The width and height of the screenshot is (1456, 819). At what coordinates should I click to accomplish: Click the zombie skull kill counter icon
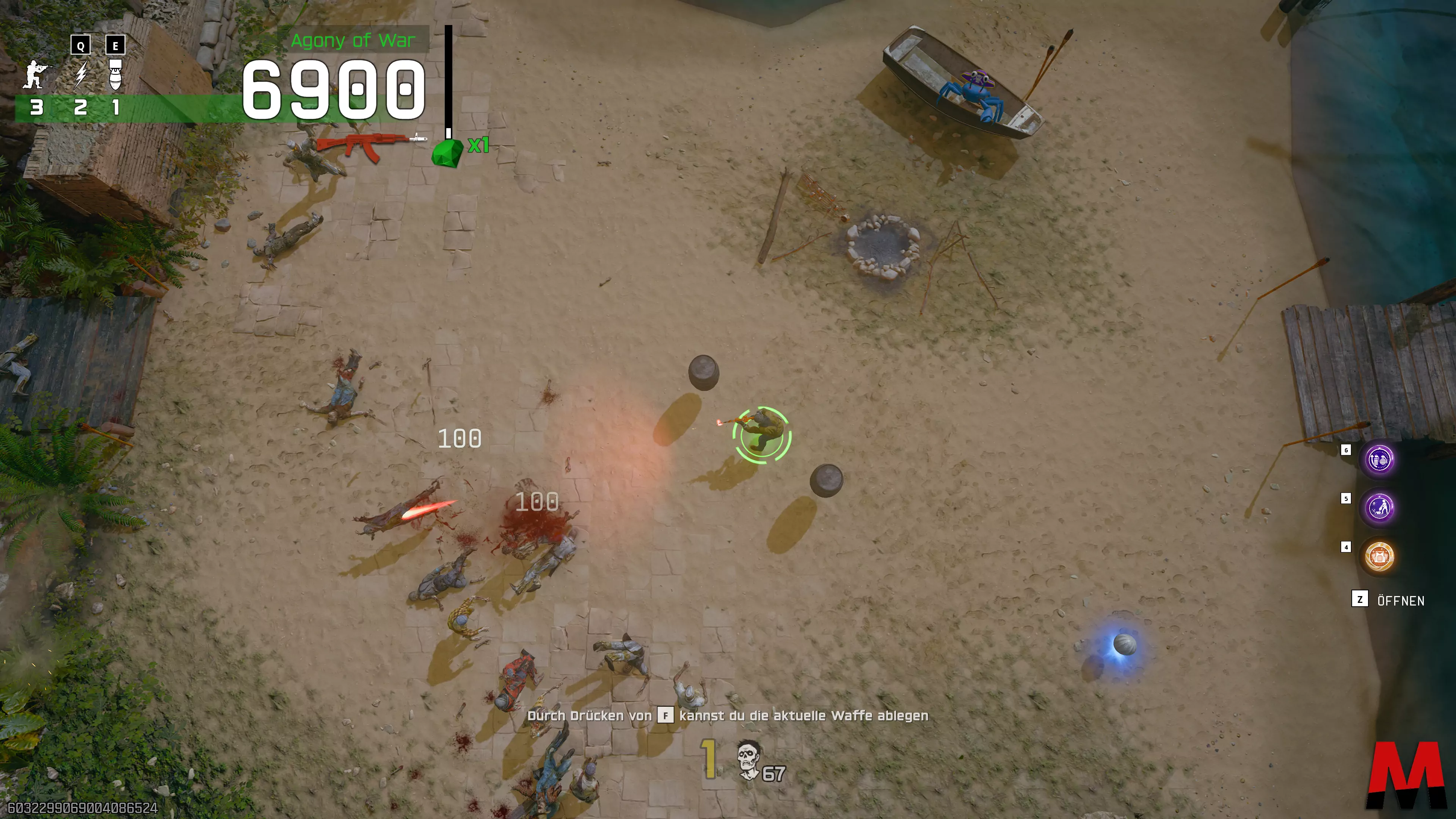[x=749, y=761]
